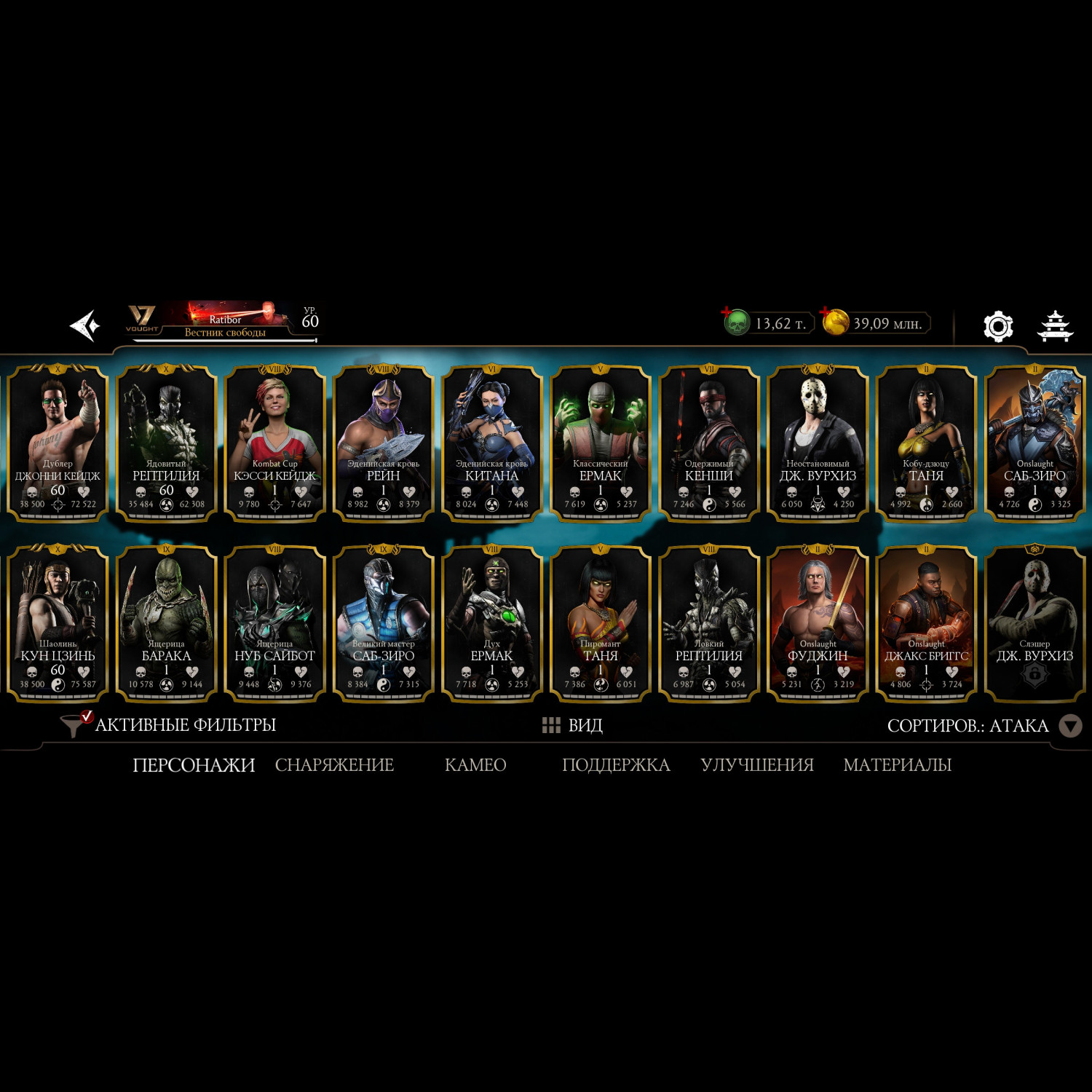1092x1092 pixels.
Task: Open the Поддержка tab
Action: (x=616, y=765)
